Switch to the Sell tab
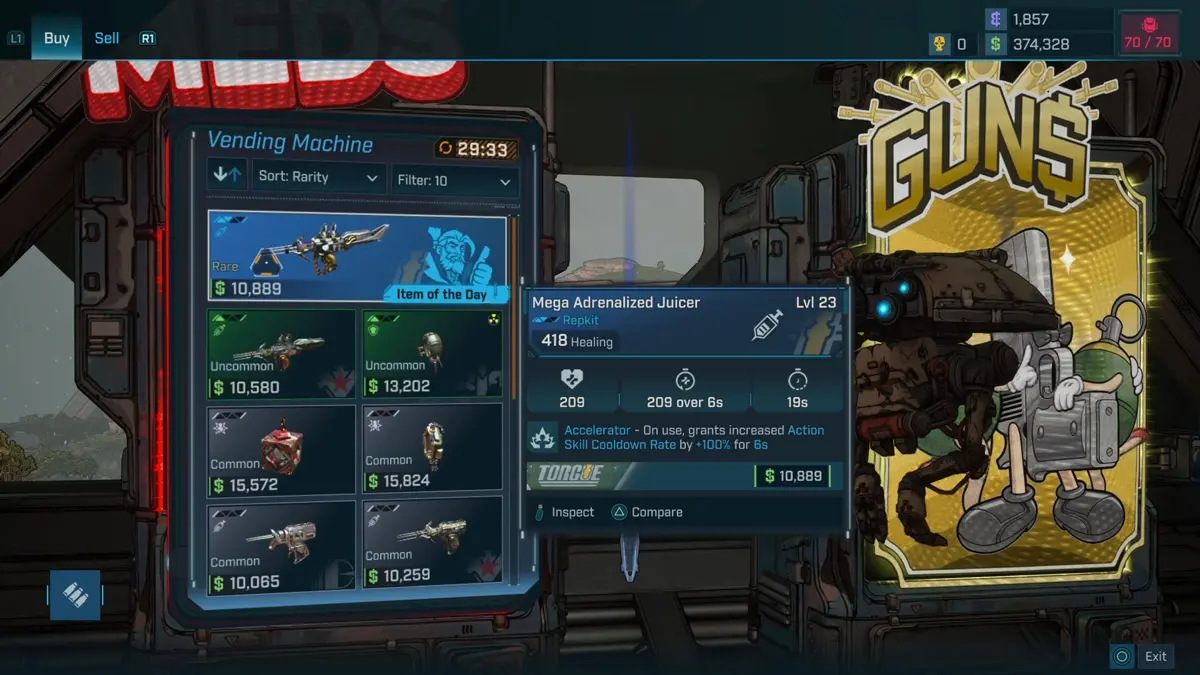This screenshot has width=1200, height=675. [107, 39]
